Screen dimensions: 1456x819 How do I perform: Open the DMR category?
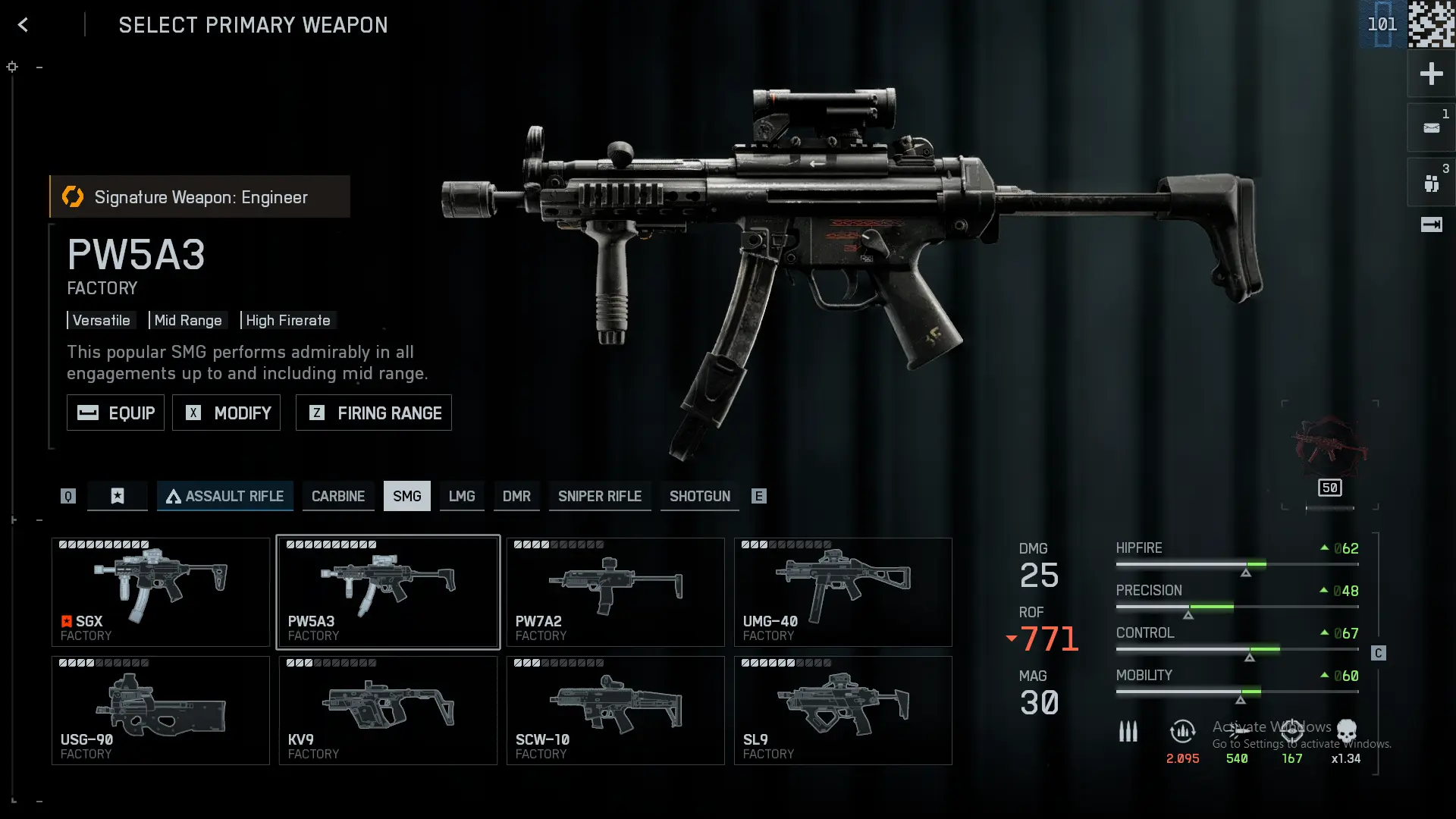click(x=516, y=496)
